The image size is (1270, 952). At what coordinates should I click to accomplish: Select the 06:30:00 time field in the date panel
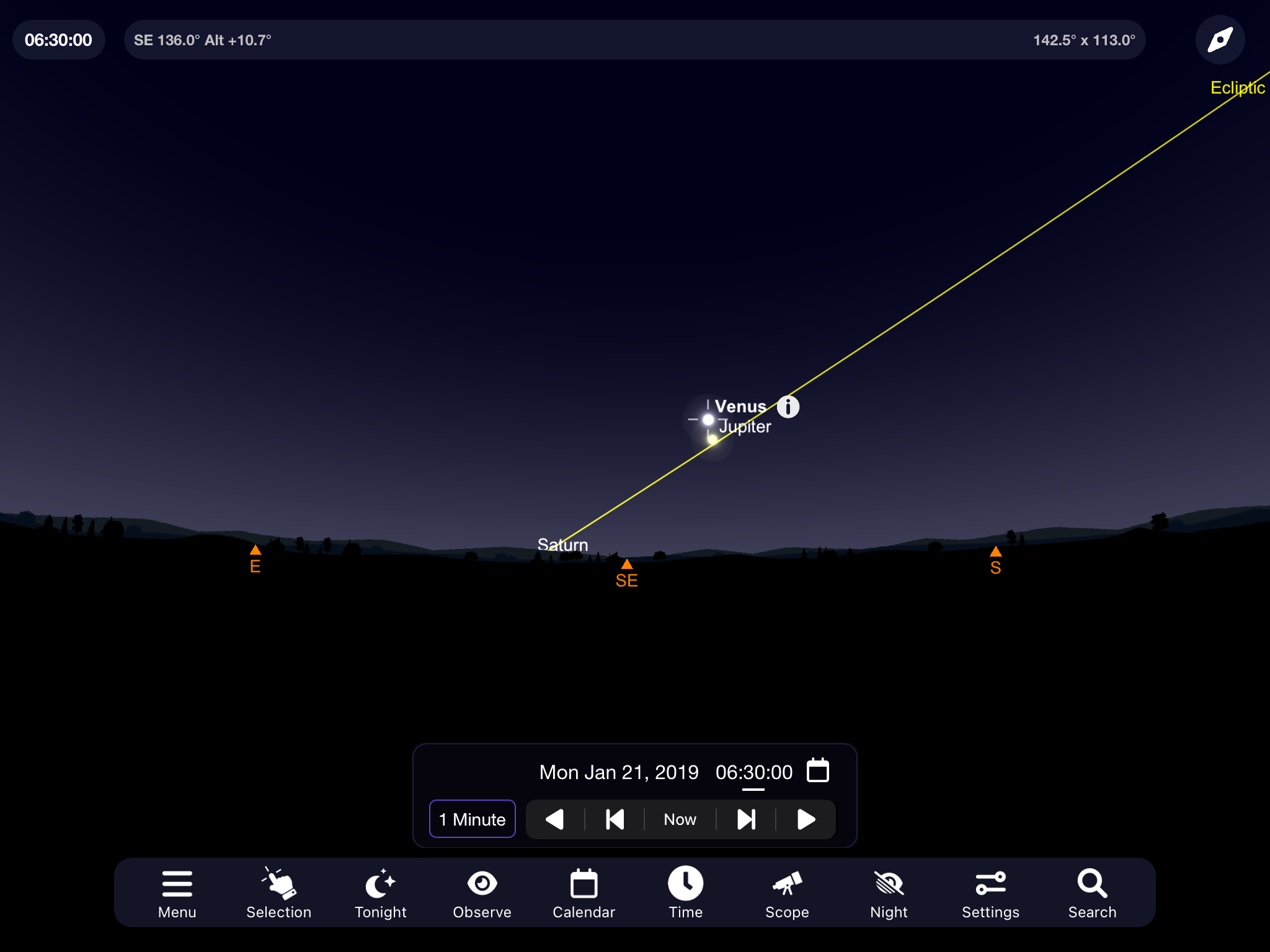tap(753, 772)
